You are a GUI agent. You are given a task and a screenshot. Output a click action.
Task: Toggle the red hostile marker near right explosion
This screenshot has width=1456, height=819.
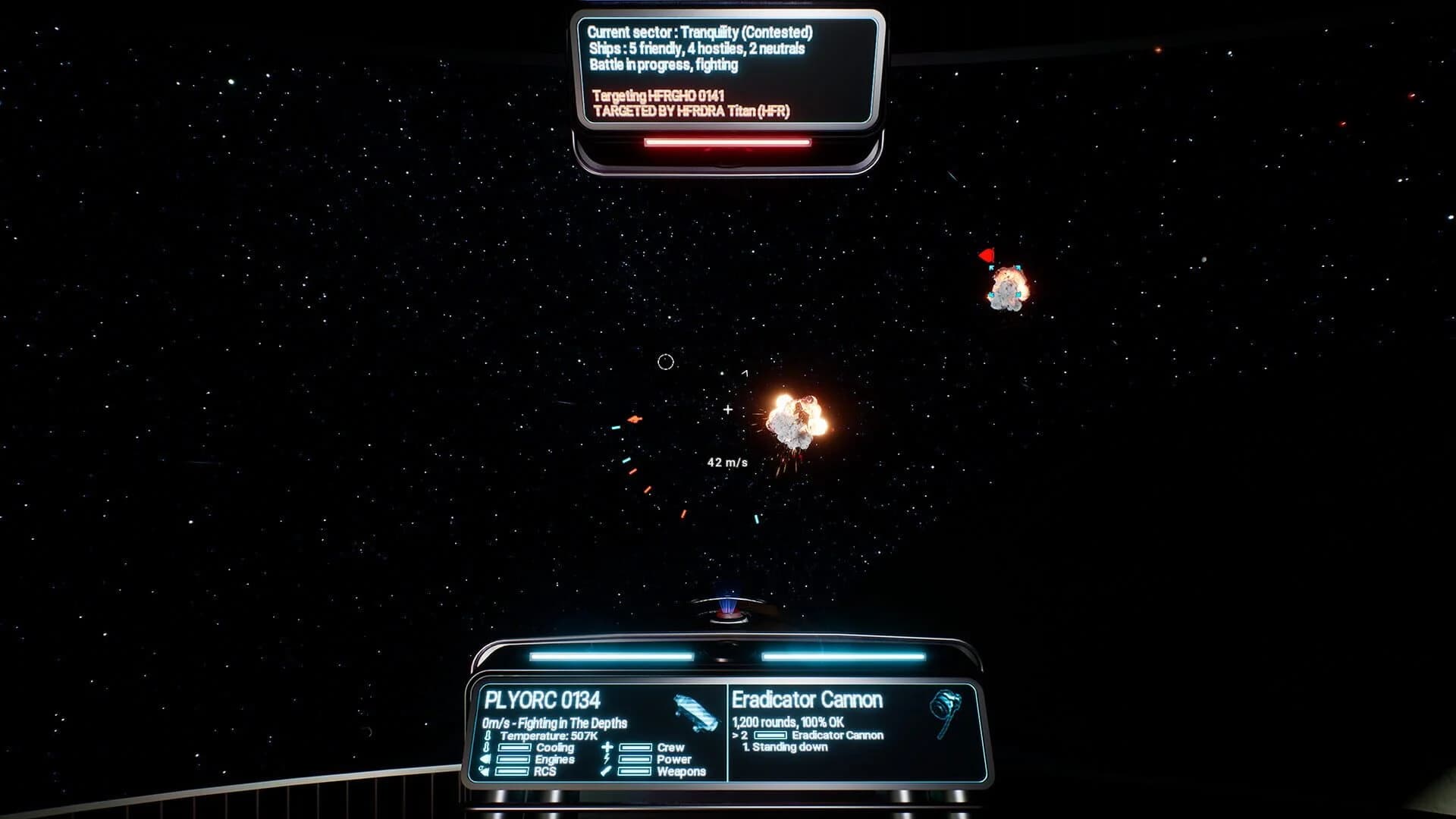[987, 256]
